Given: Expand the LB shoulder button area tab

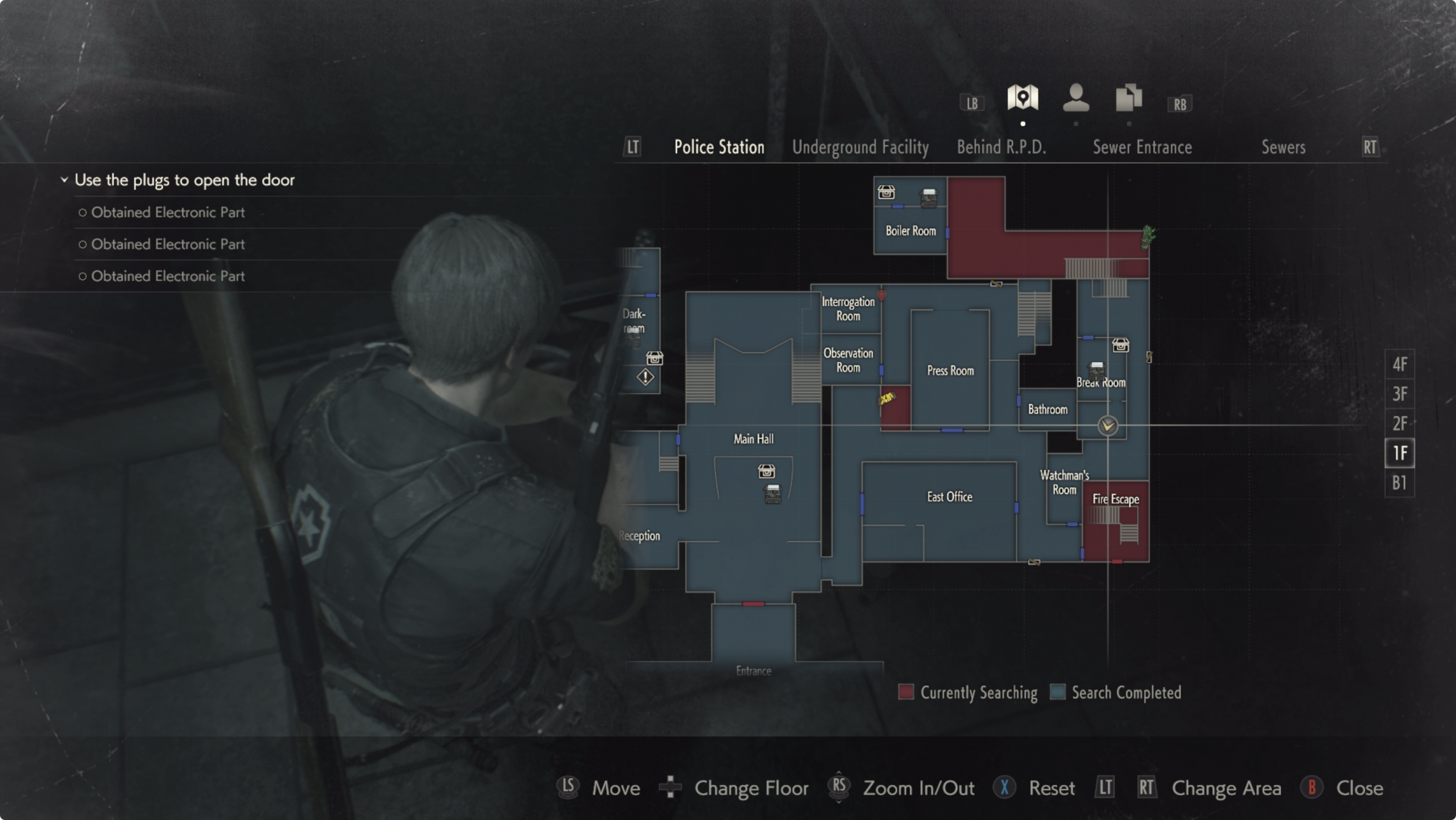Looking at the screenshot, I should [x=971, y=103].
